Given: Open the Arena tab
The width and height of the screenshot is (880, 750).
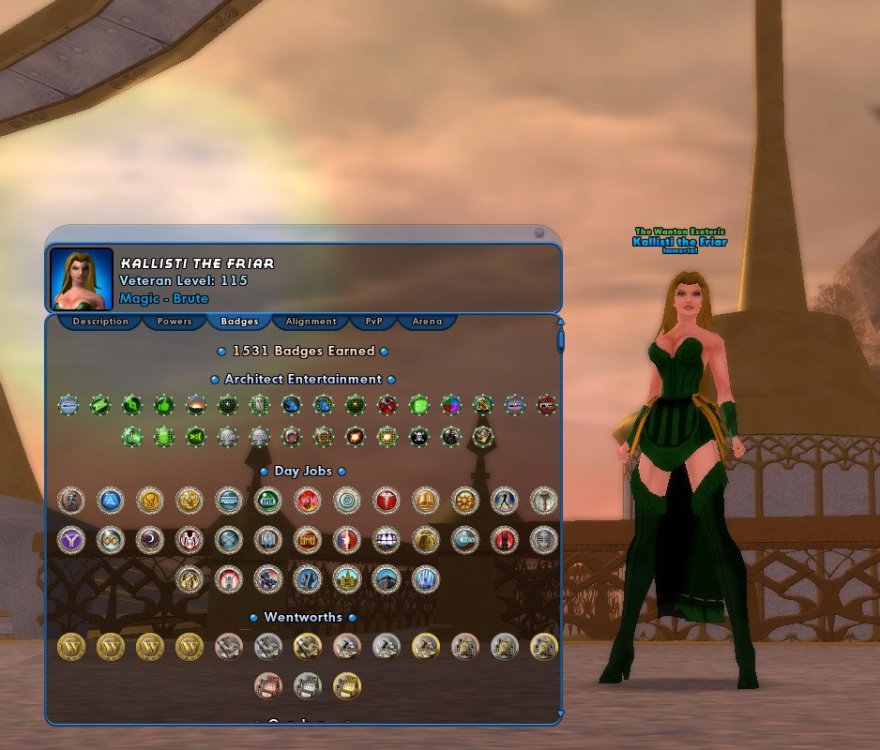Looking at the screenshot, I should coord(427,322).
